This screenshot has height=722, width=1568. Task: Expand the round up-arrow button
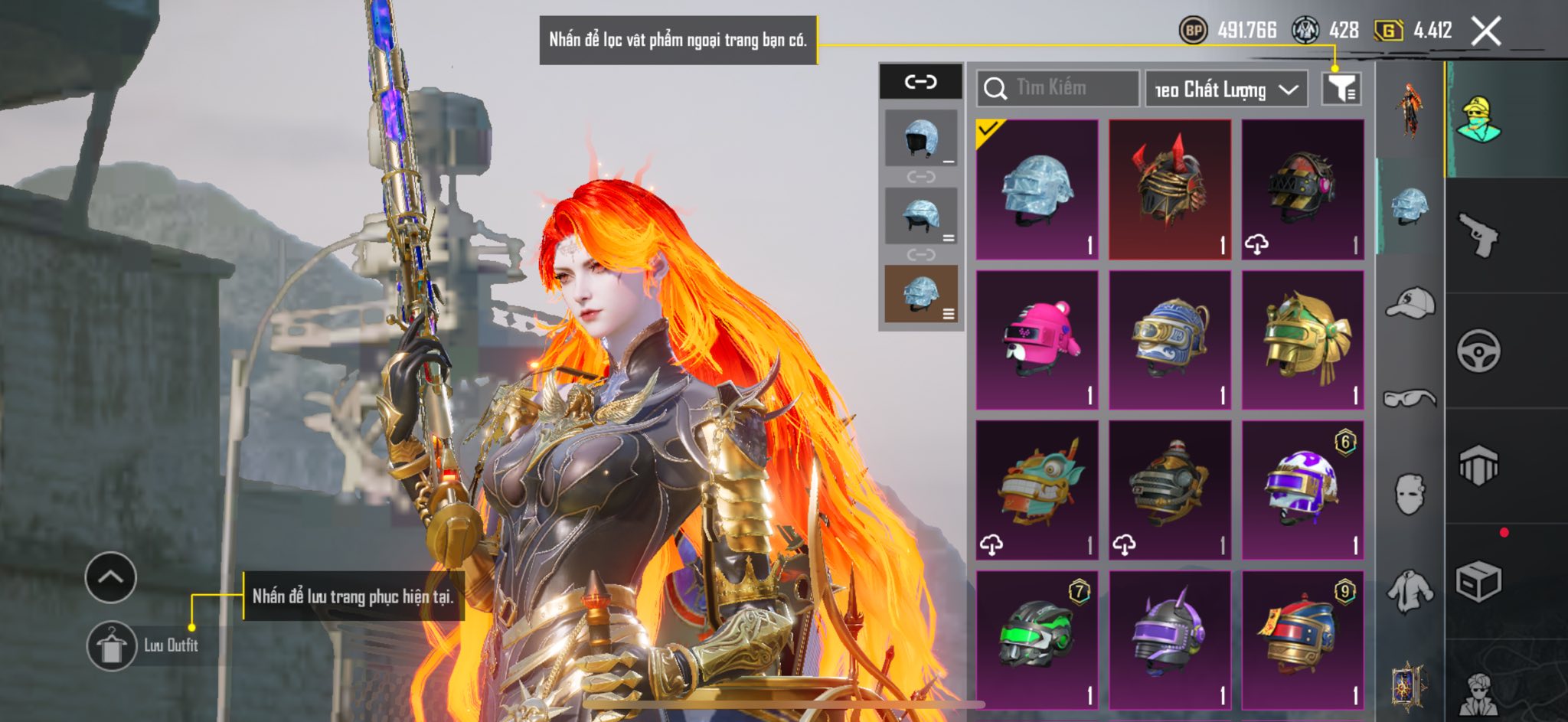[111, 577]
